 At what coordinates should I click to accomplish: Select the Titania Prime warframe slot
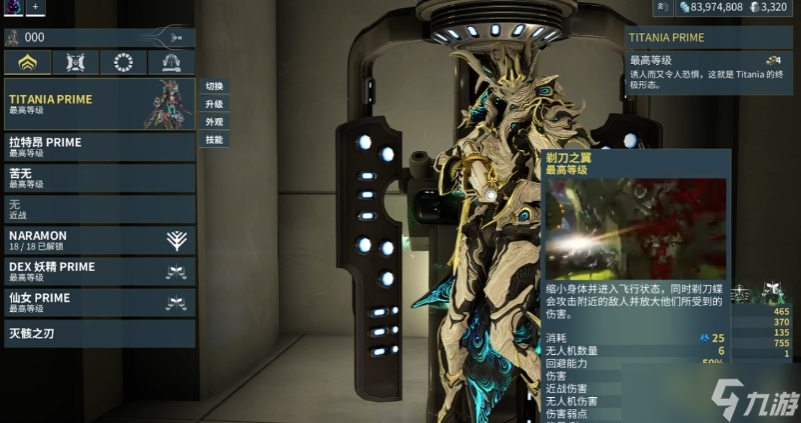click(x=100, y=104)
